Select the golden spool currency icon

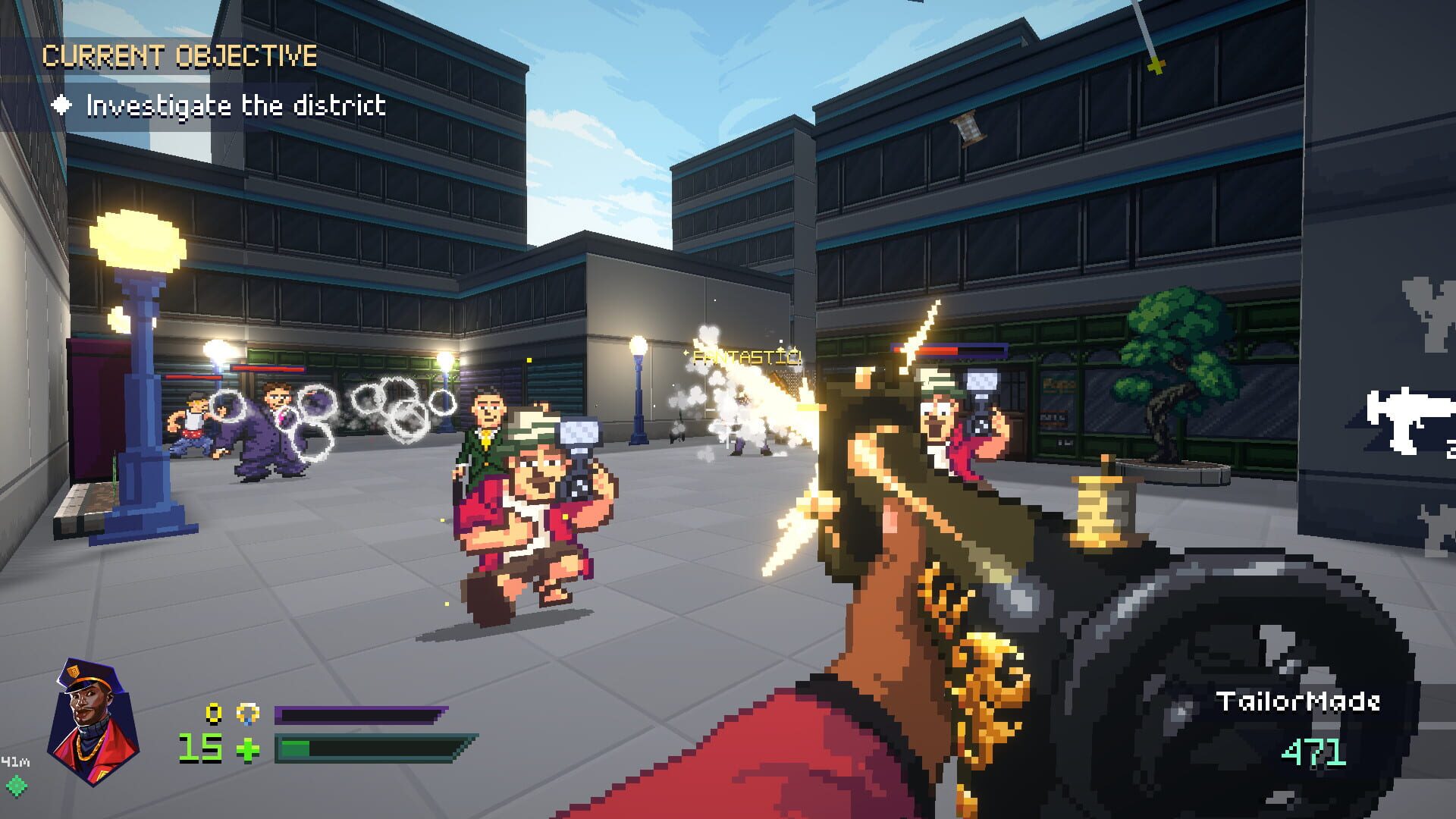(246, 713)
